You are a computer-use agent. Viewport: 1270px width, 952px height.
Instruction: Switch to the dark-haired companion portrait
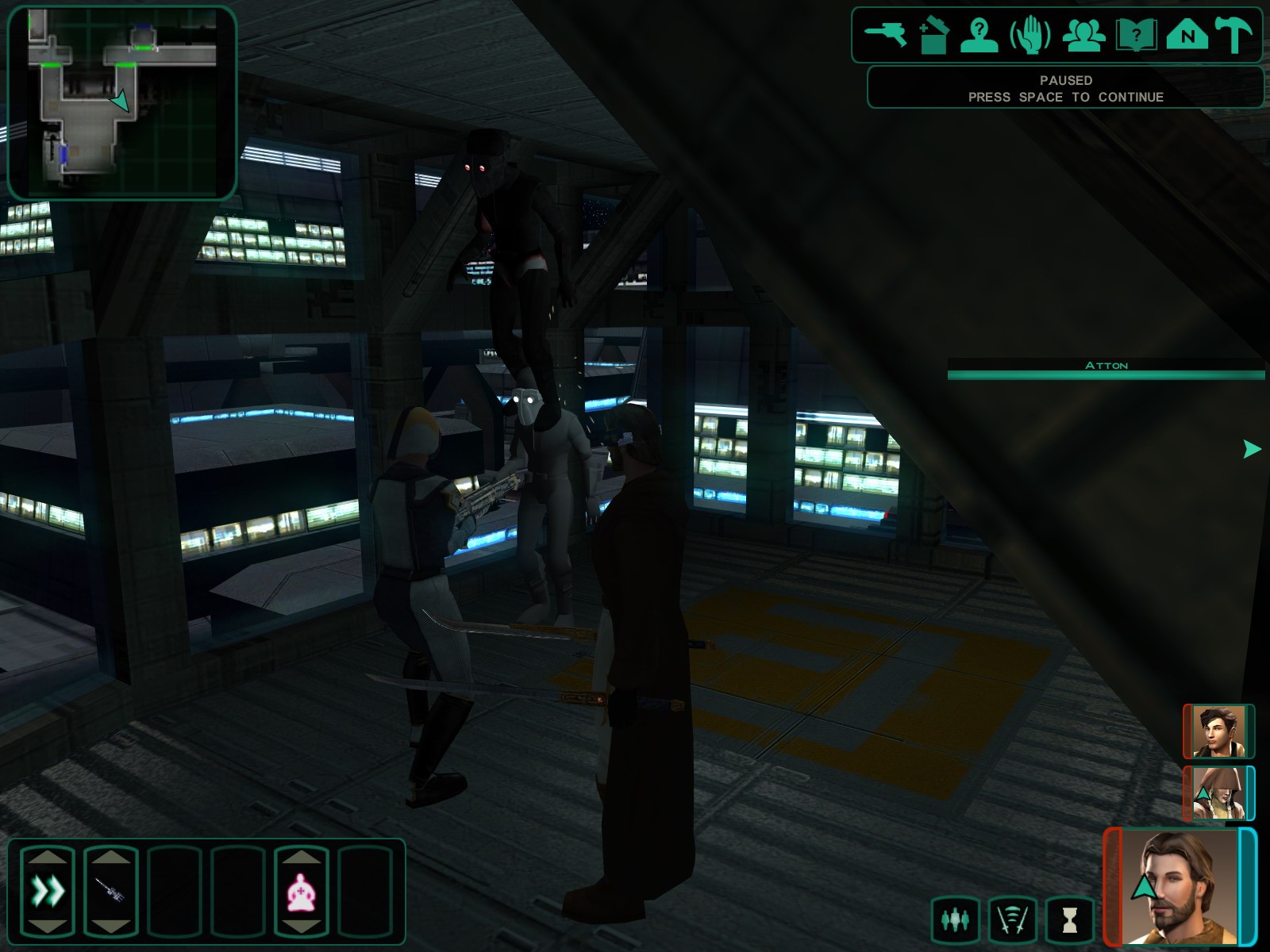tap(1218, 731)
